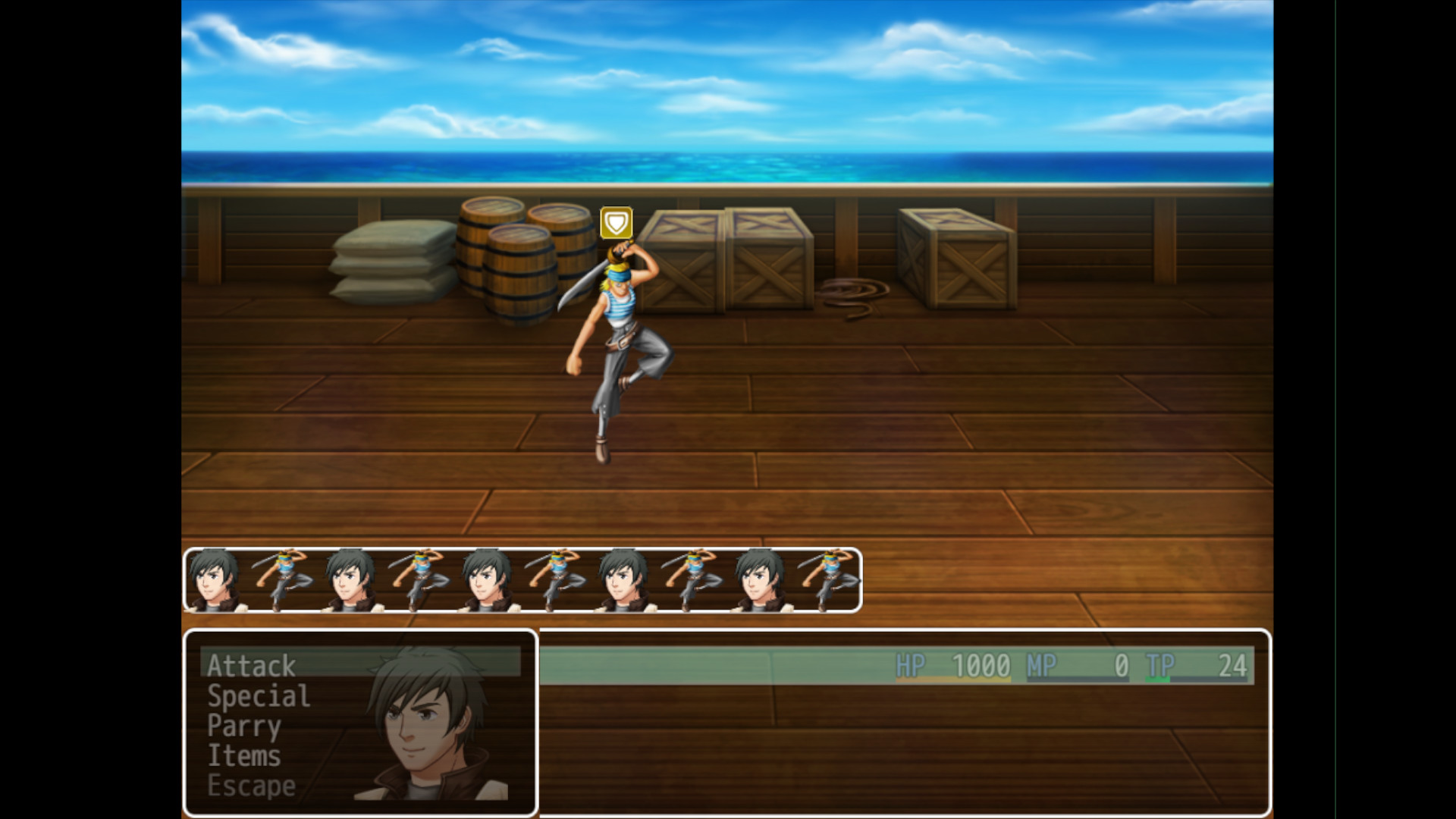Select the Attack command
1456x819 pixels.
click(250, 666)
